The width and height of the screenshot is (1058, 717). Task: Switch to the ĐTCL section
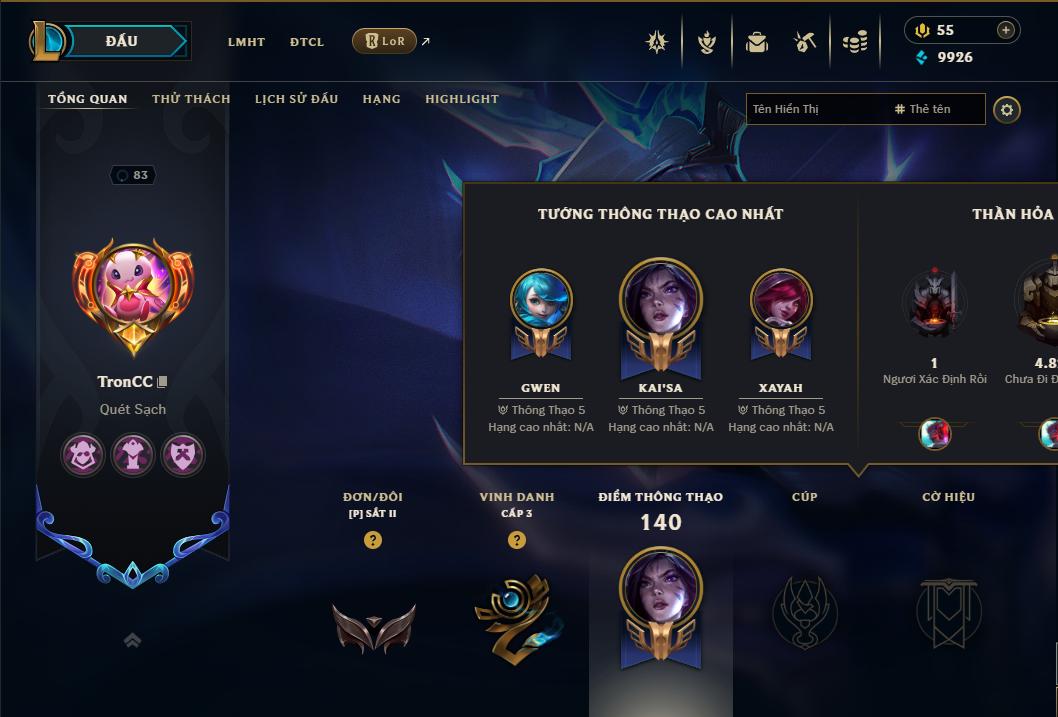click(307, 42)
